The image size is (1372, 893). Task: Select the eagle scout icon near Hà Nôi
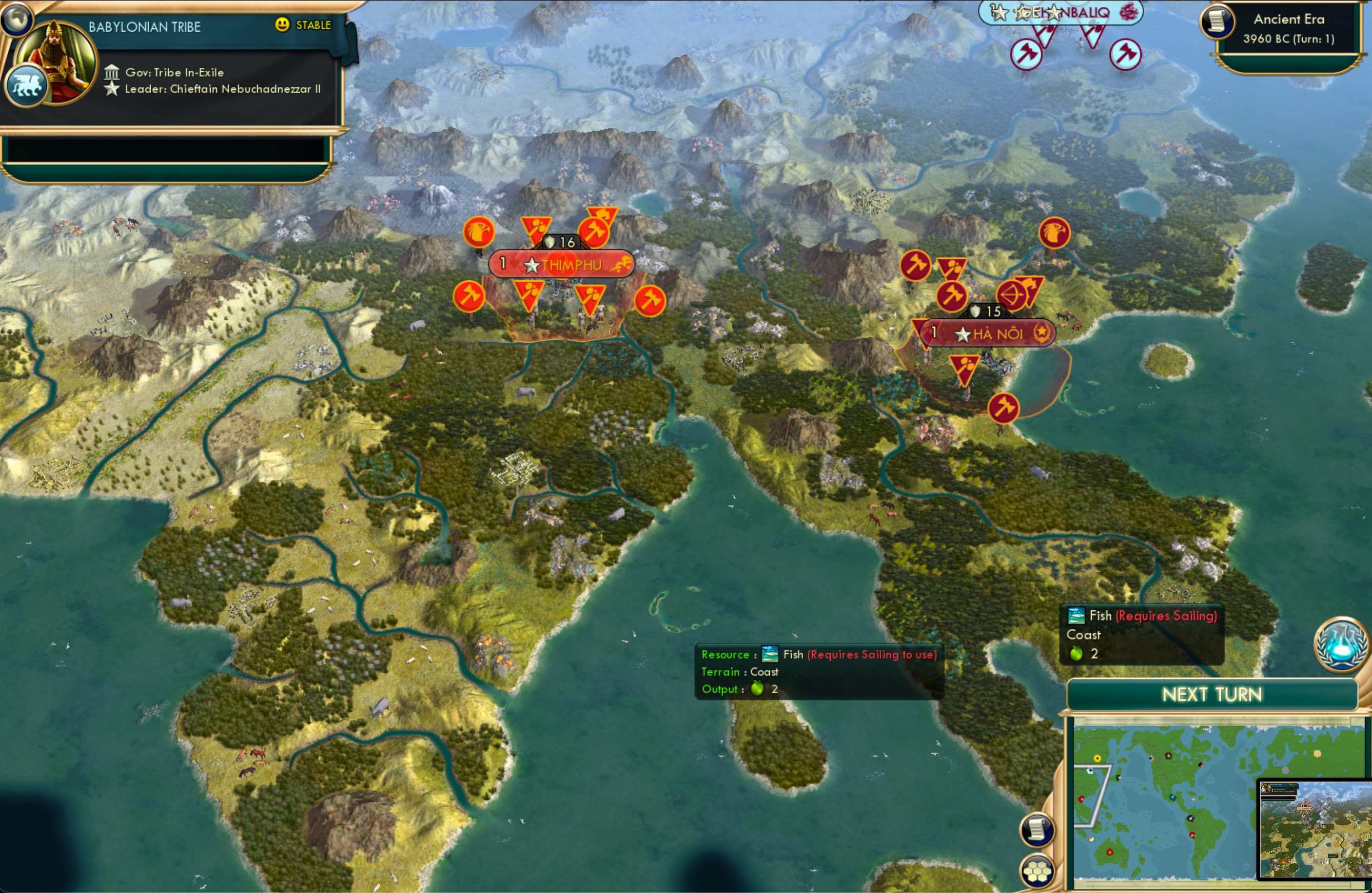click(x=1055, y=233)
